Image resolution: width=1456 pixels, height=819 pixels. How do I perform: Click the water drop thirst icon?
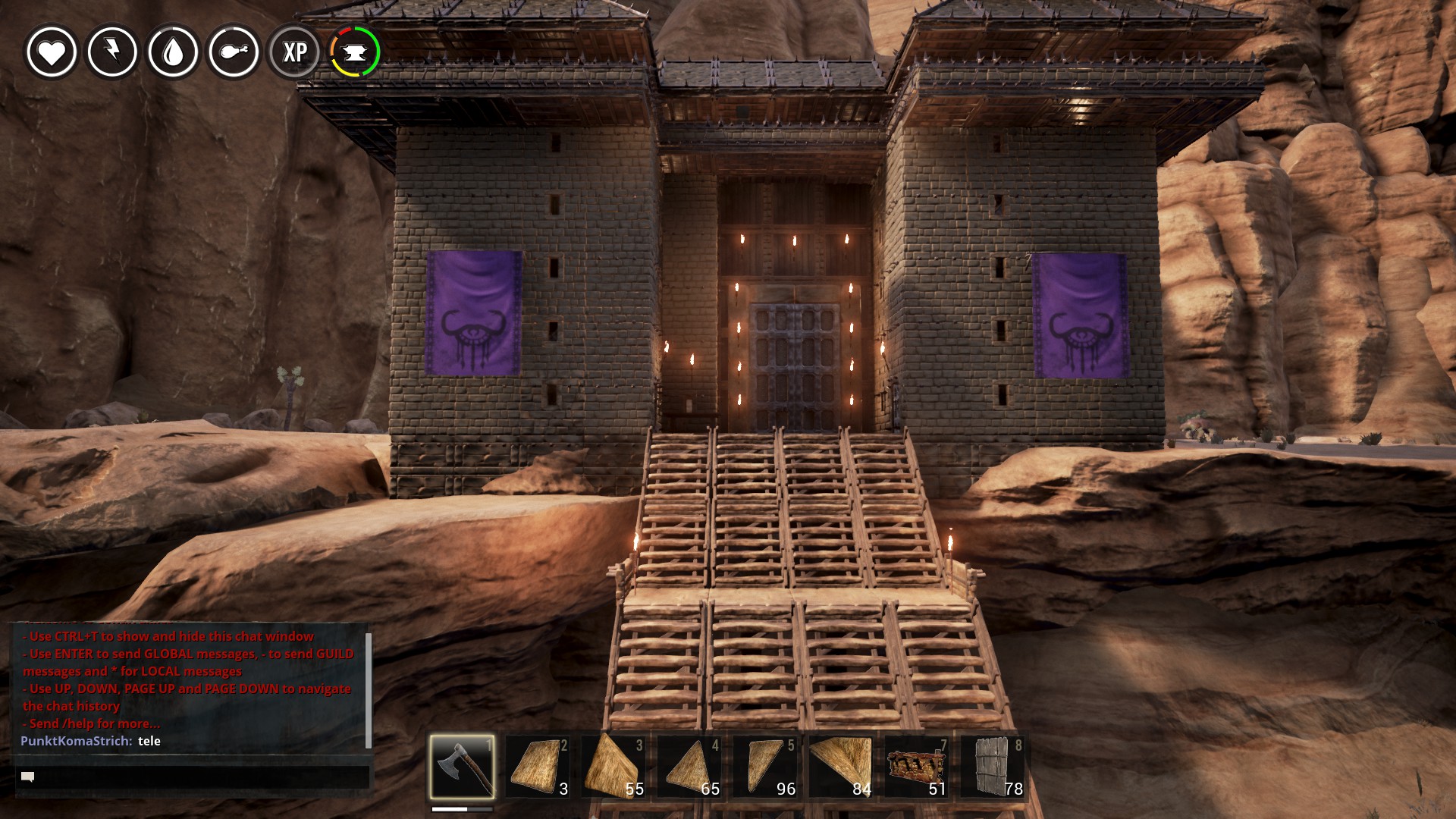coord(173,52)
